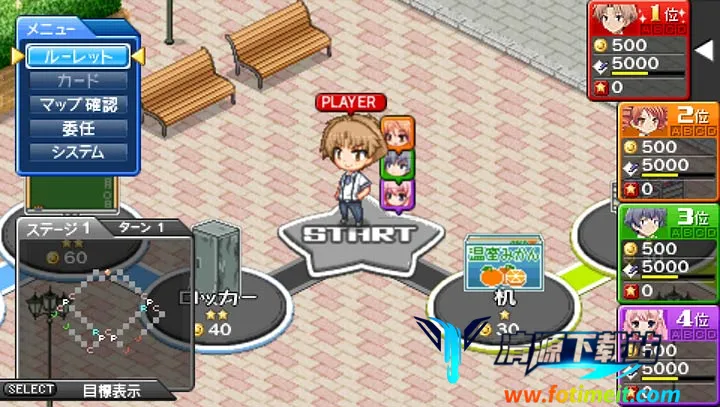Open the システム menu

tap(77, 152)
